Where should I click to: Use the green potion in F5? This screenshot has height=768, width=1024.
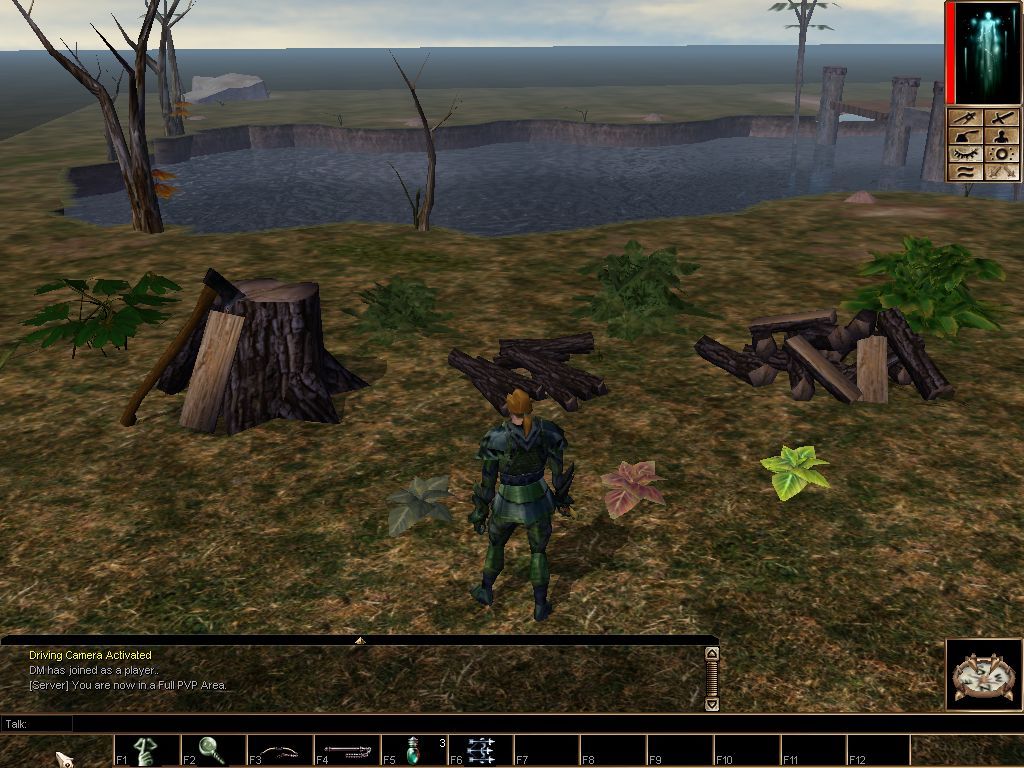(413, 750)
